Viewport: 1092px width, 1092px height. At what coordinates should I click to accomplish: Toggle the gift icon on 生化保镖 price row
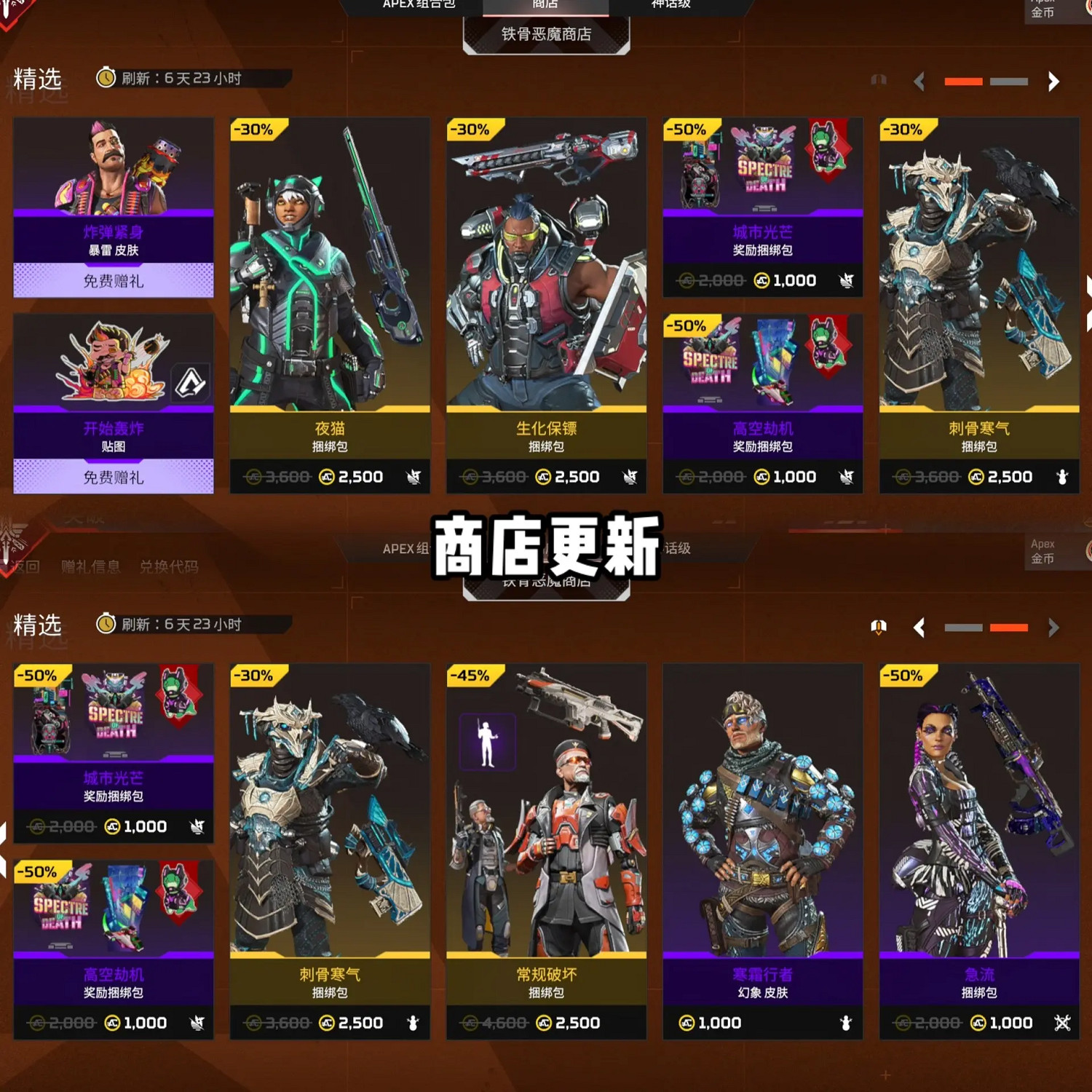point(629,477)
